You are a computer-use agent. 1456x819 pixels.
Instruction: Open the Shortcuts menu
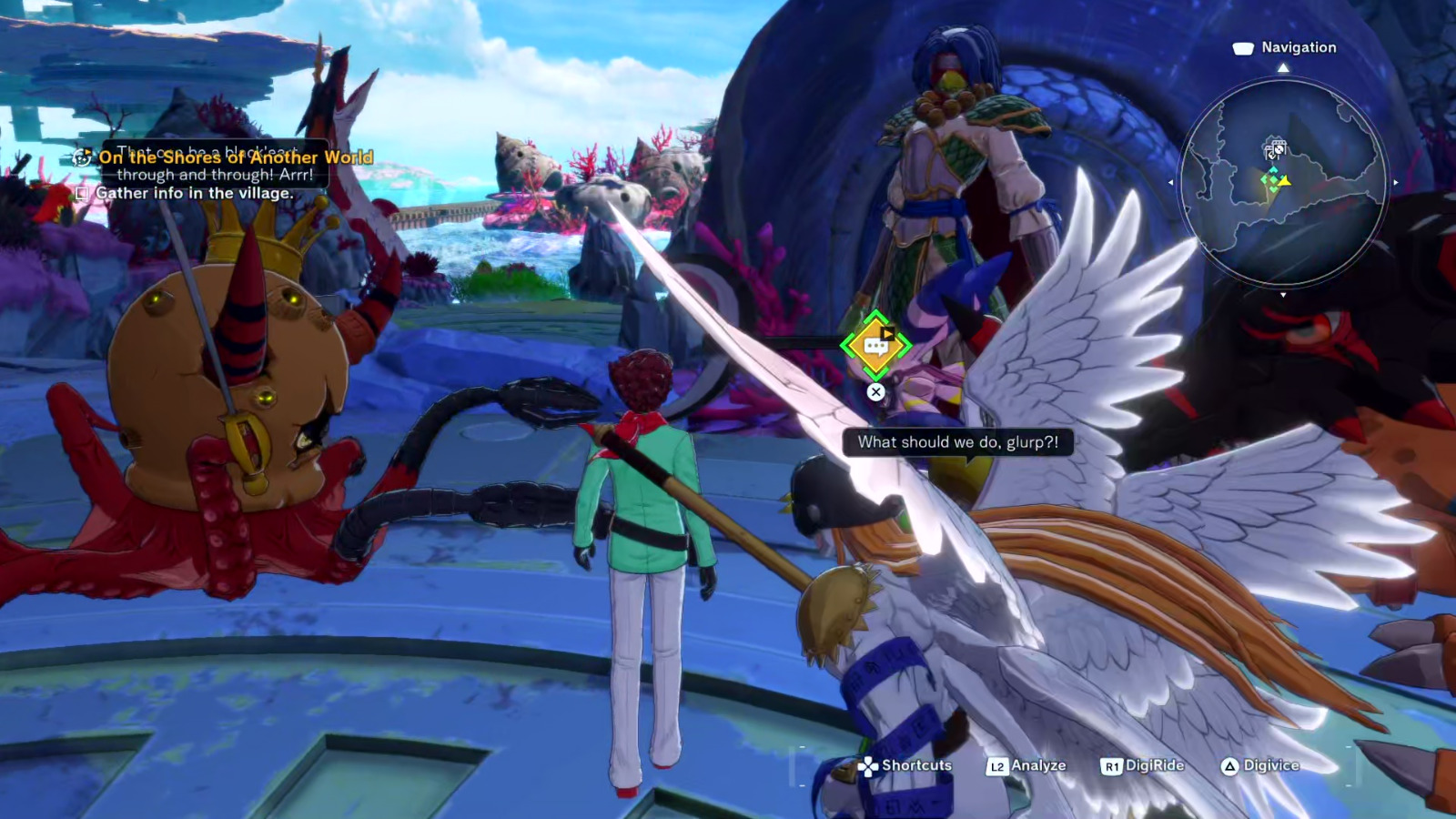[905, 765]
